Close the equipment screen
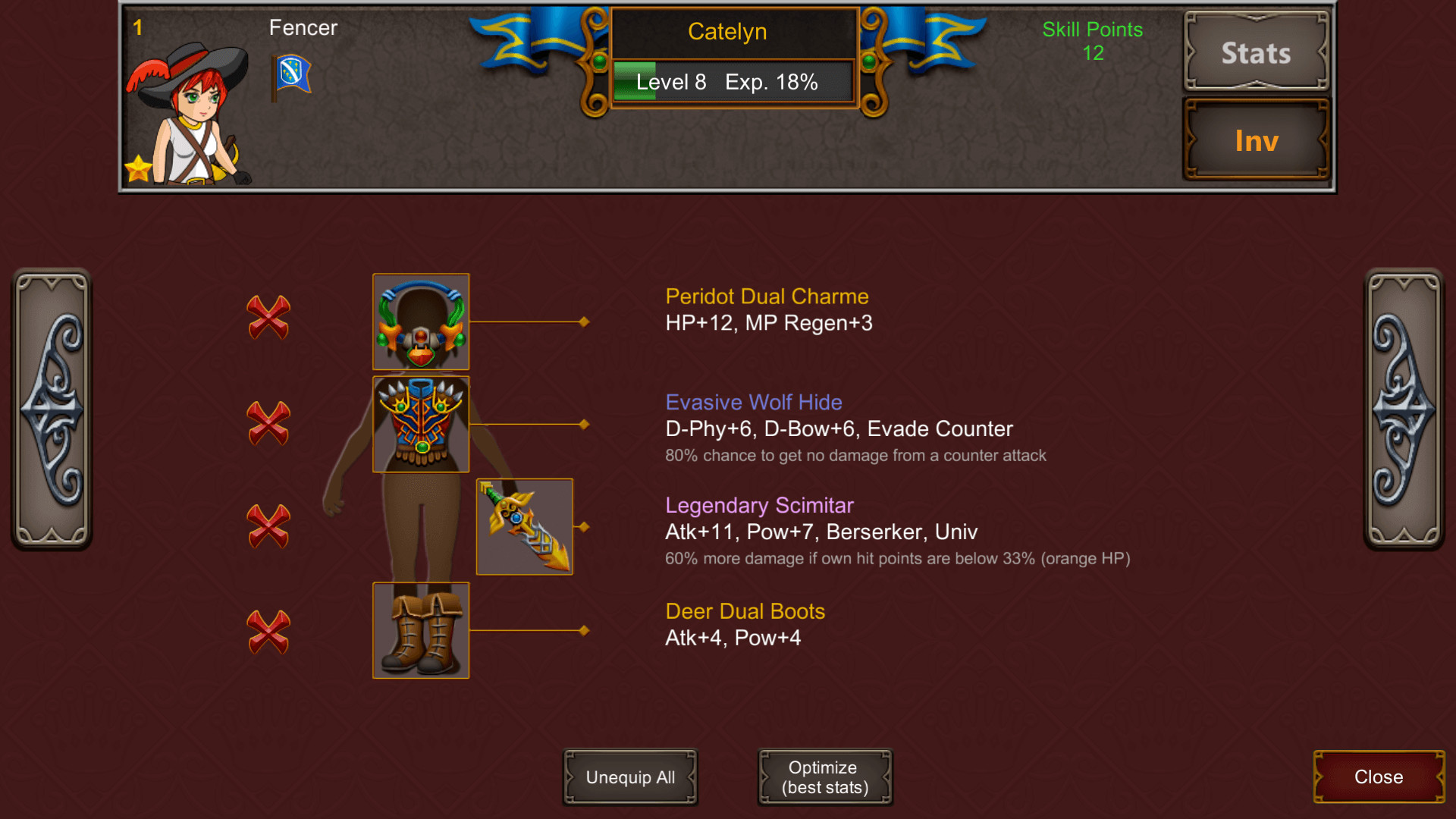The height and width of the screenshot is (819, 1456). pos(1378,777)
